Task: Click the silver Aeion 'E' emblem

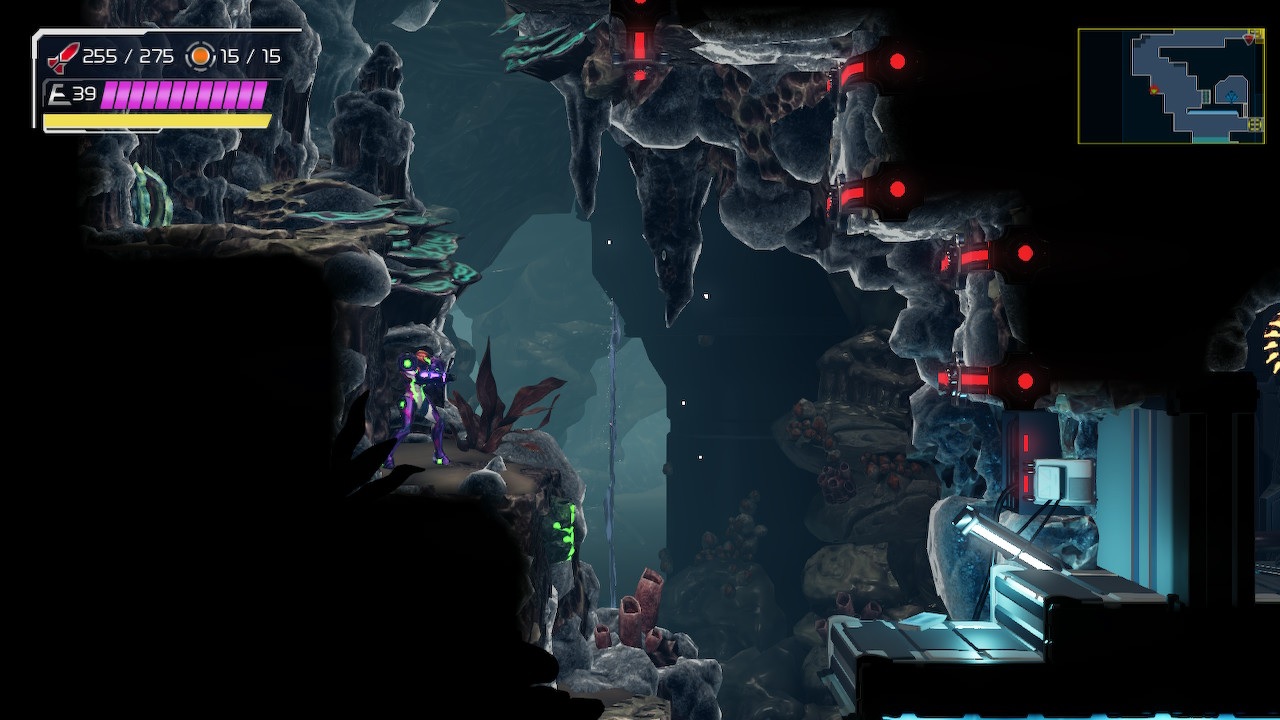Action: pos(60,94)
